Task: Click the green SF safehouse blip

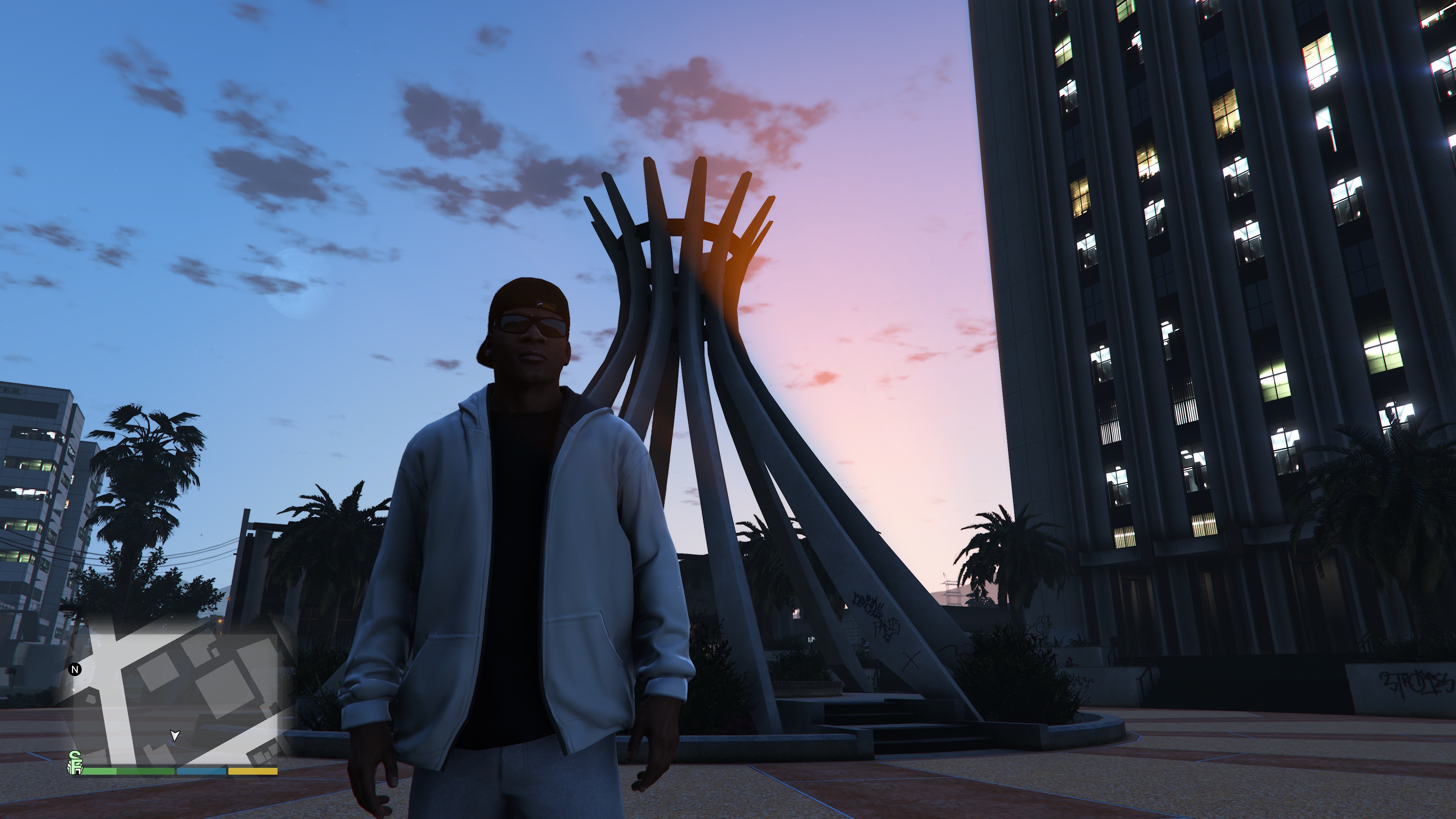Action: point(75,763)
